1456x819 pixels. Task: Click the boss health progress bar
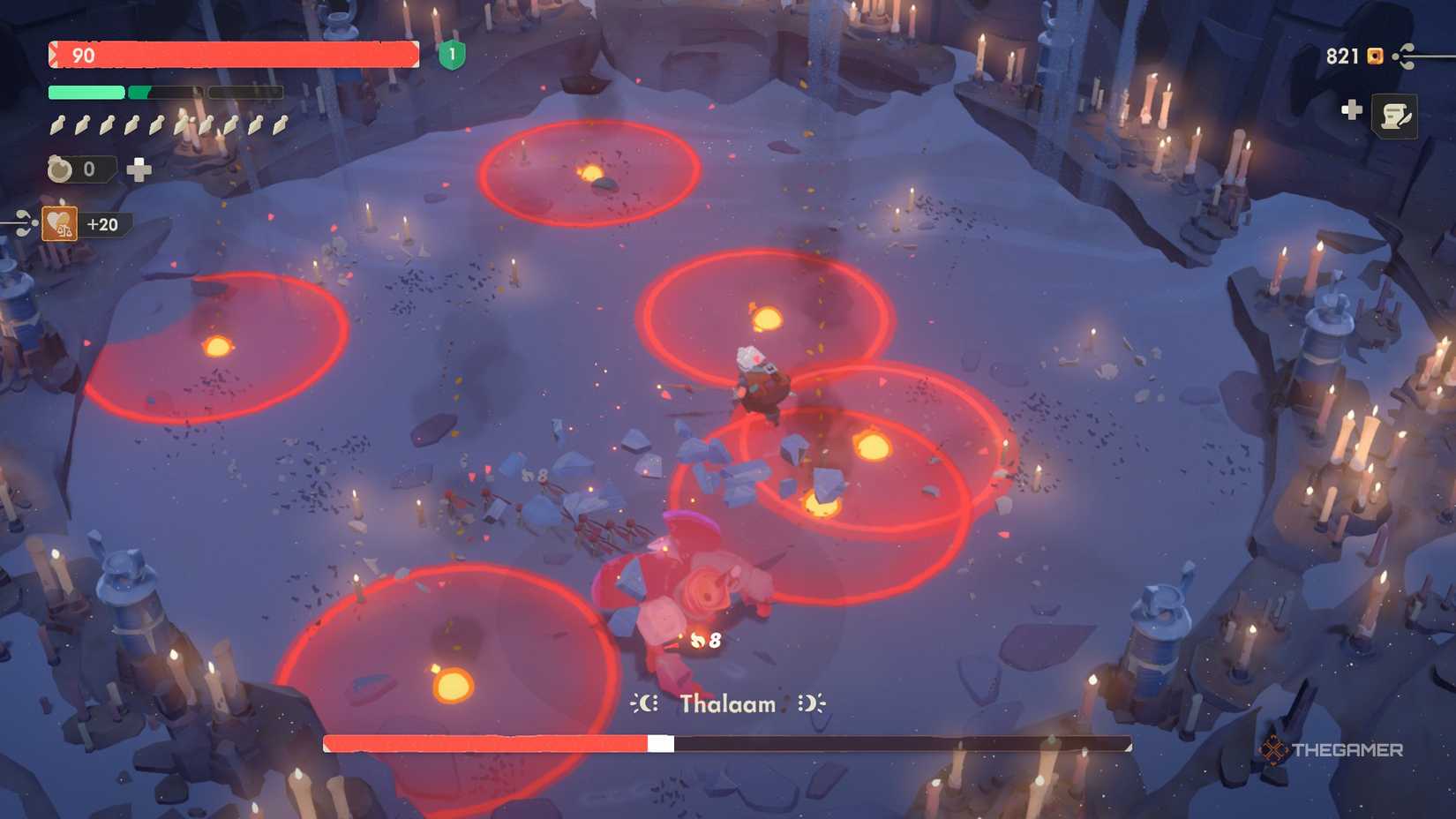[x=728, y=744]
